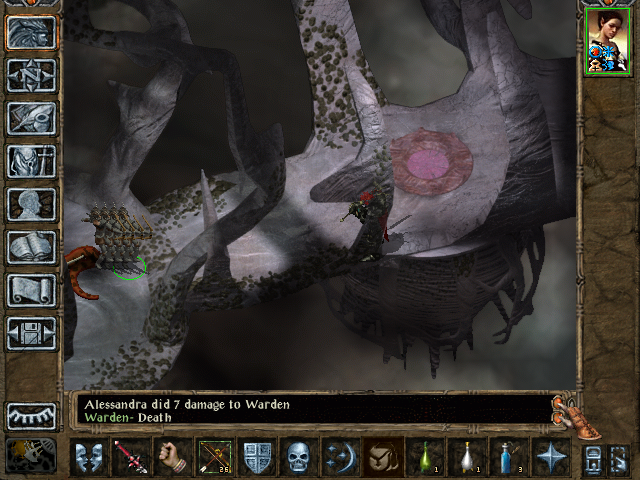Equip the red sword weapon slot
This screenshot has height=480, width=640.
(129, 457)
